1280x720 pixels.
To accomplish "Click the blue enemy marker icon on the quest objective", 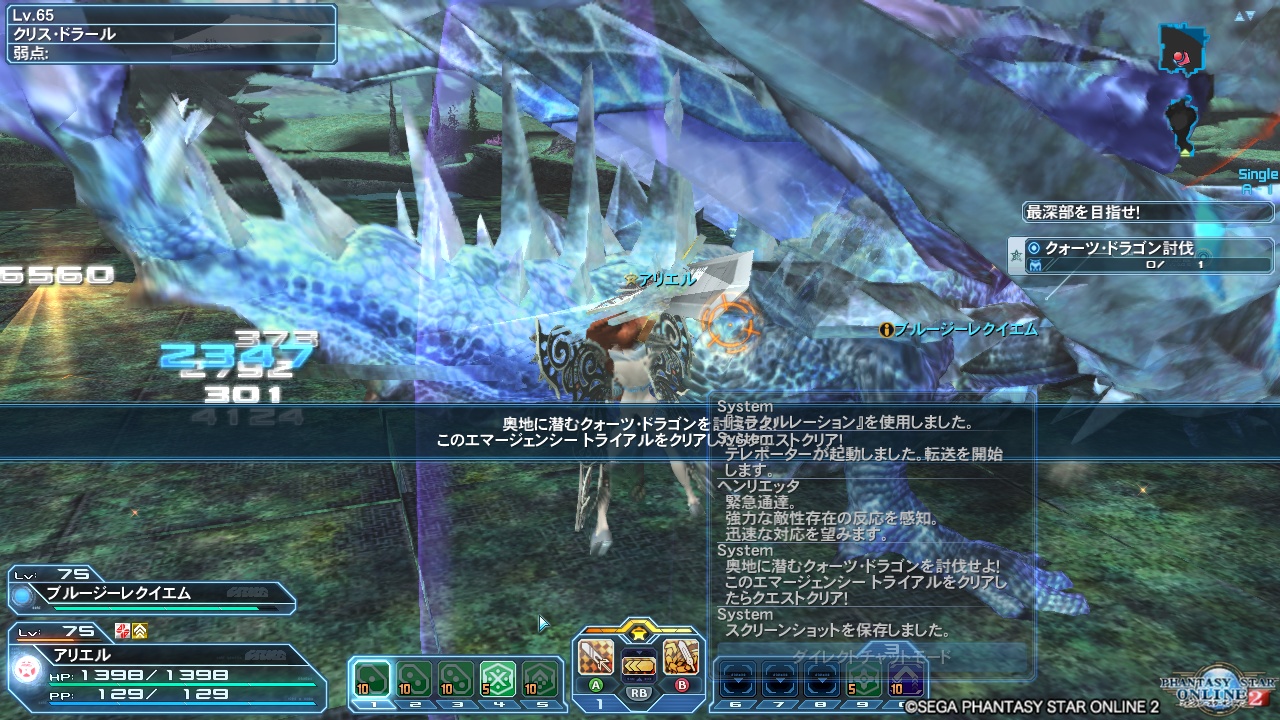I will pyautogui.click(x=1033, y=263).
